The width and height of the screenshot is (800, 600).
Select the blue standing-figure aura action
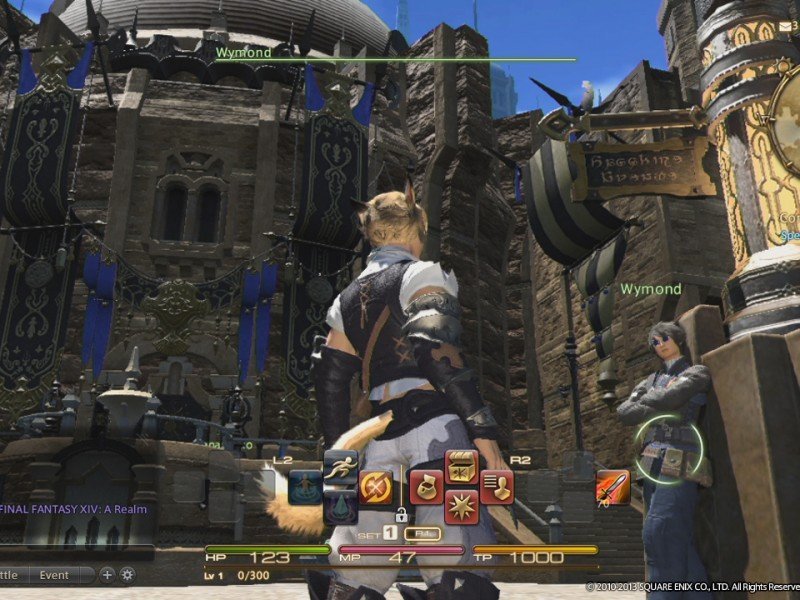tap(305, 487)
